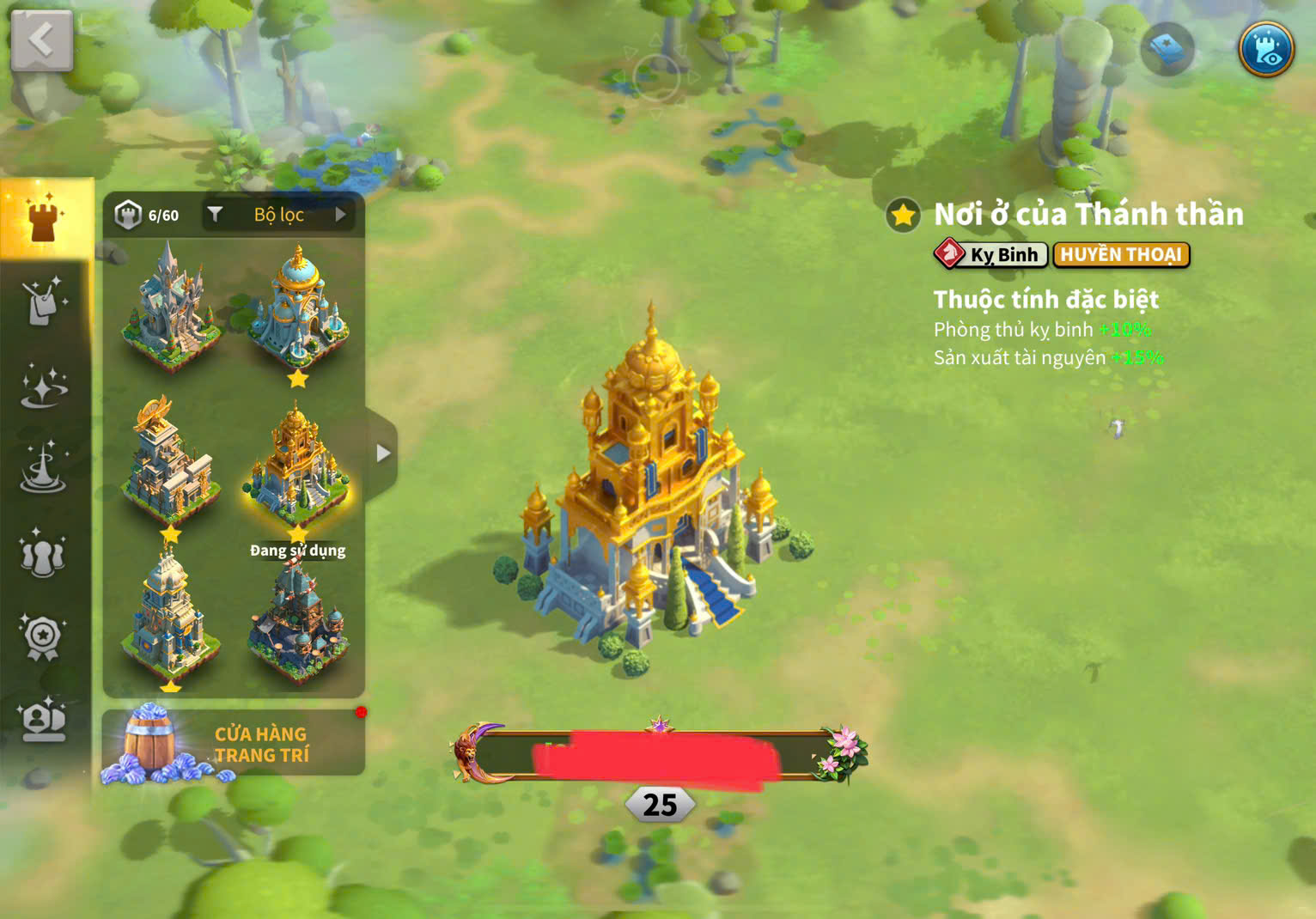Expand the city theme list panel
This screenshot has width=1316, height=919.
tap(382, 453)
